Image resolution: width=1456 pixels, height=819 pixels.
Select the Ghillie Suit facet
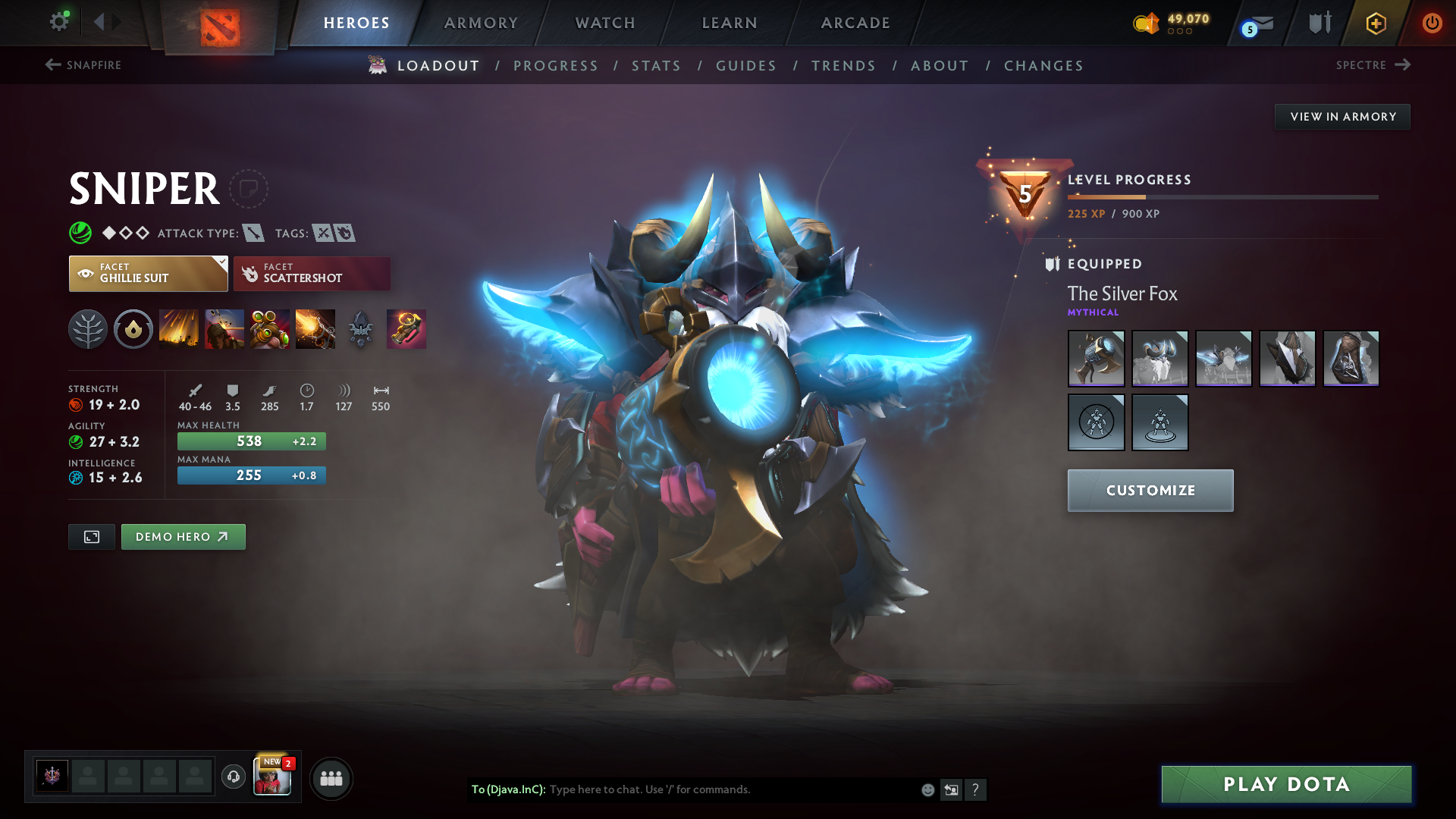(148, 274)
